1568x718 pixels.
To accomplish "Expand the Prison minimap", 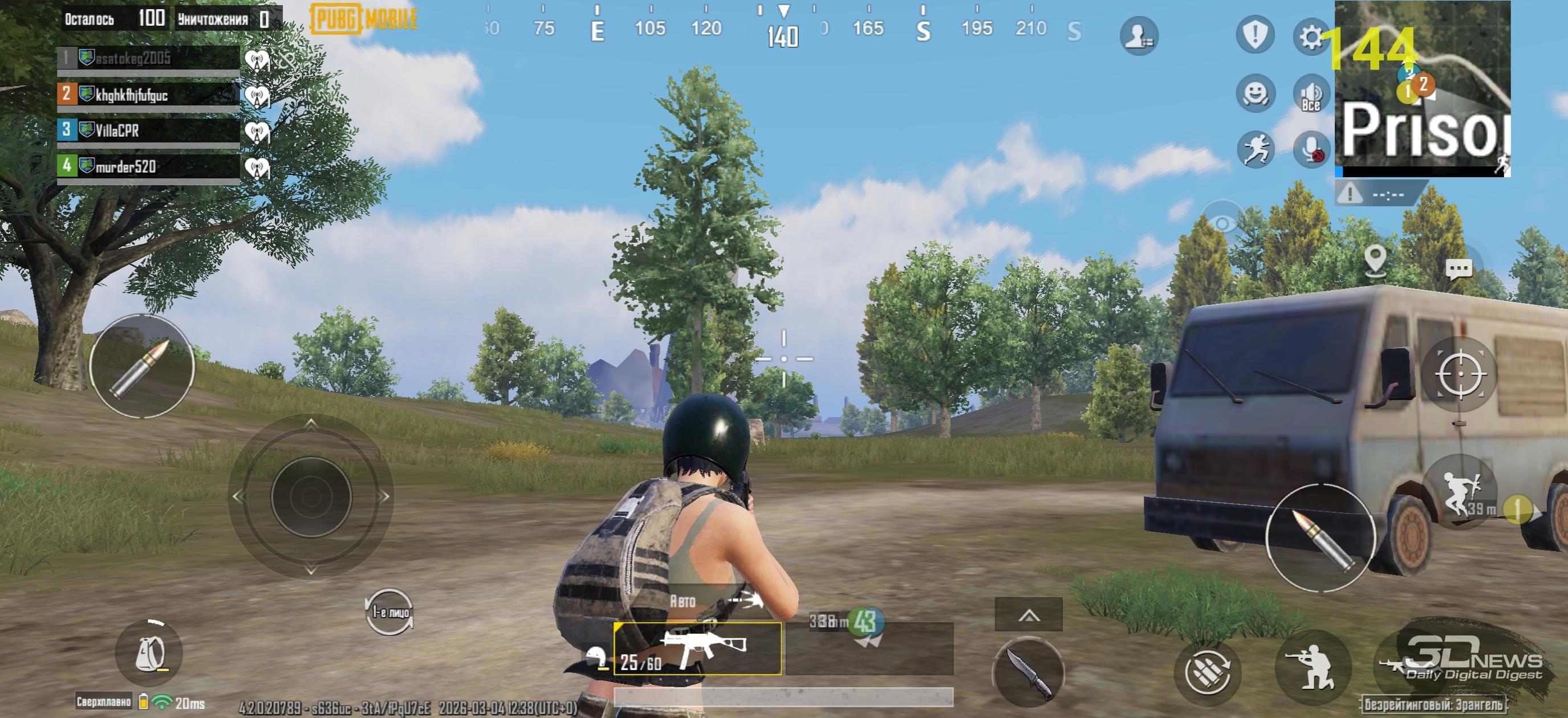I will tap(1422, 89).
